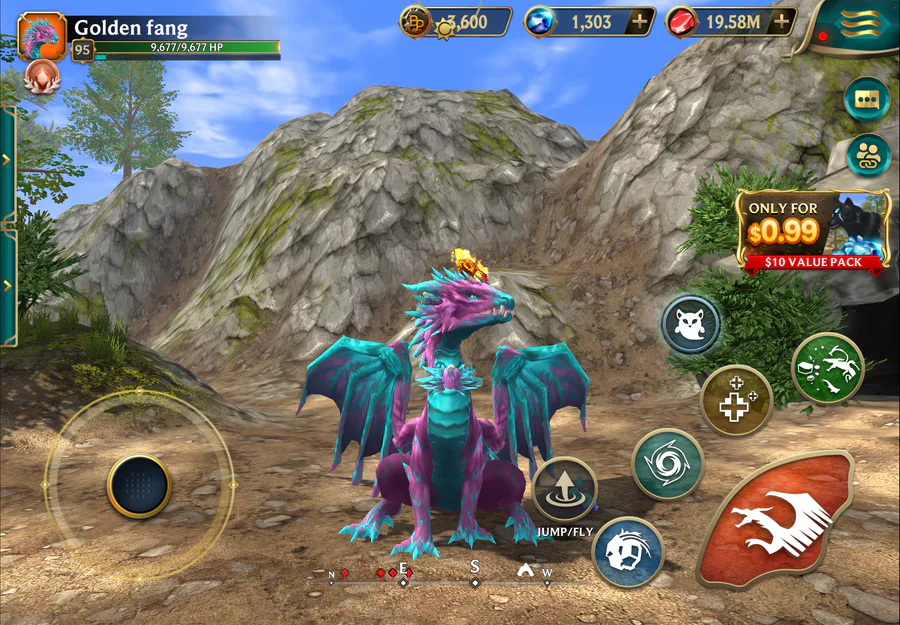Viewport: 900px width, 625px height.
Task: Use the healing plus-sign ability
Action: coord(736,400)
